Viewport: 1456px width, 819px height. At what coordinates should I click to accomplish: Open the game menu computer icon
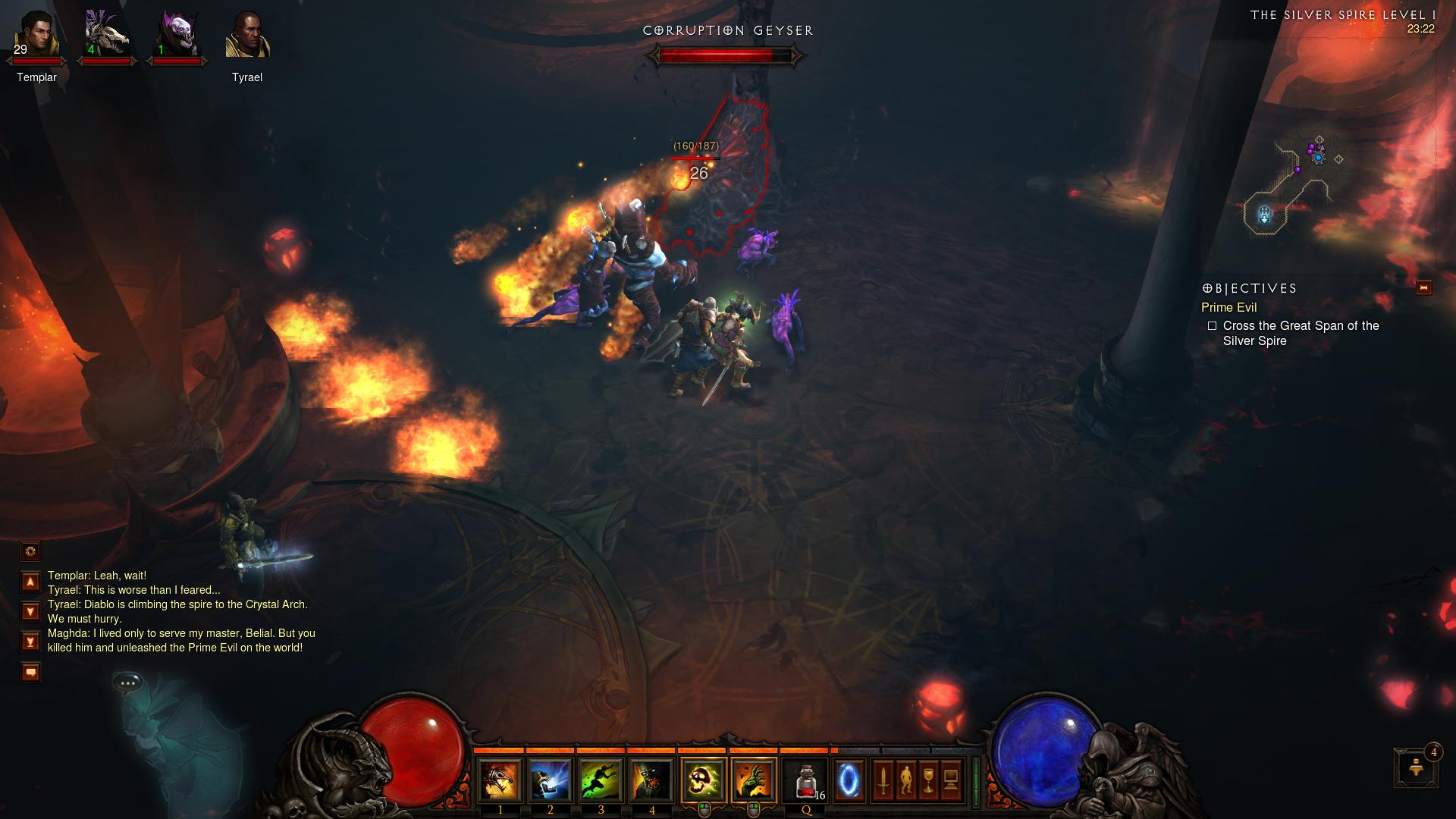coord(951,780)
